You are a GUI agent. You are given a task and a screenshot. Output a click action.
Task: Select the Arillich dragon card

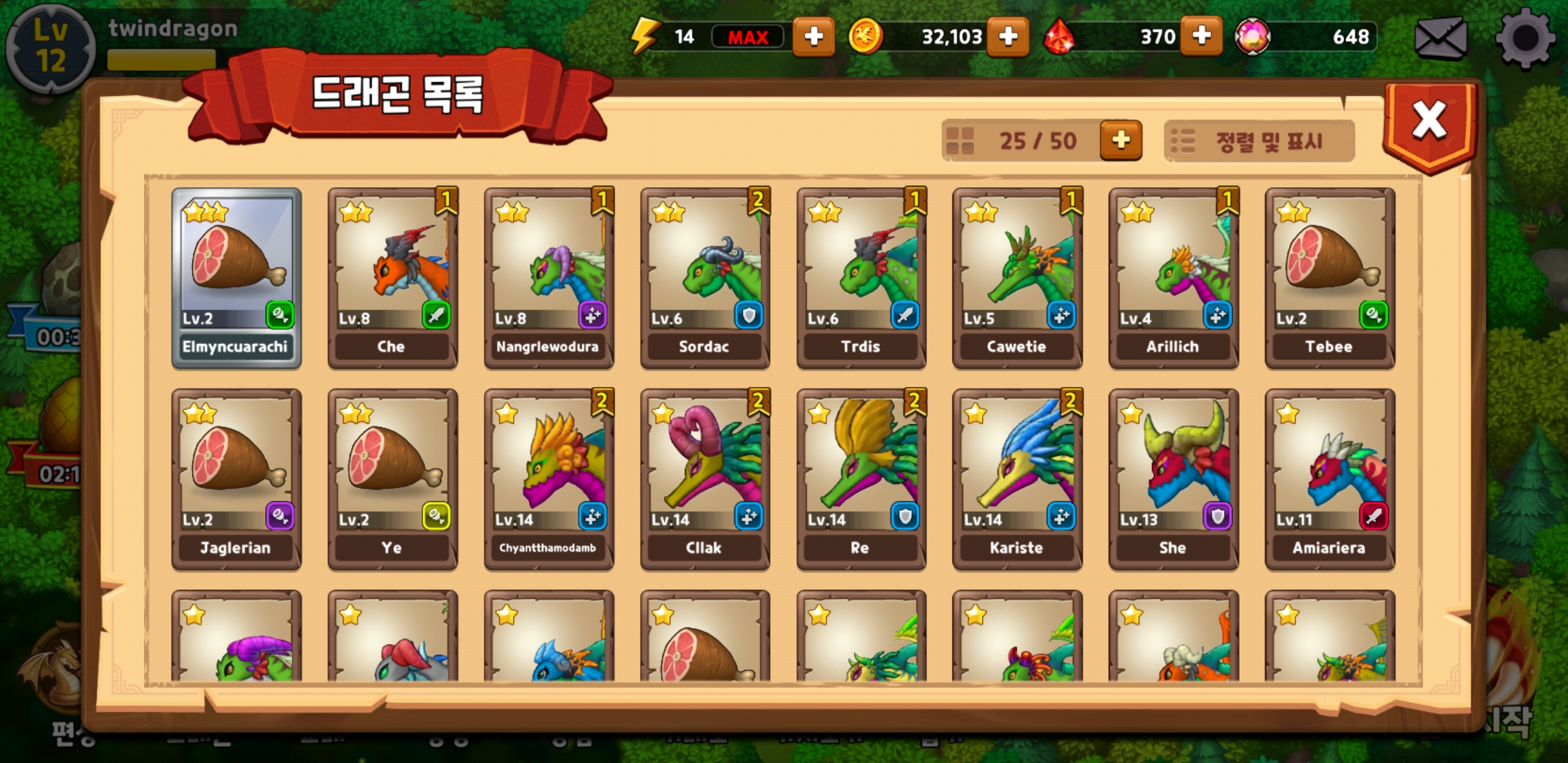[1173, 278]
